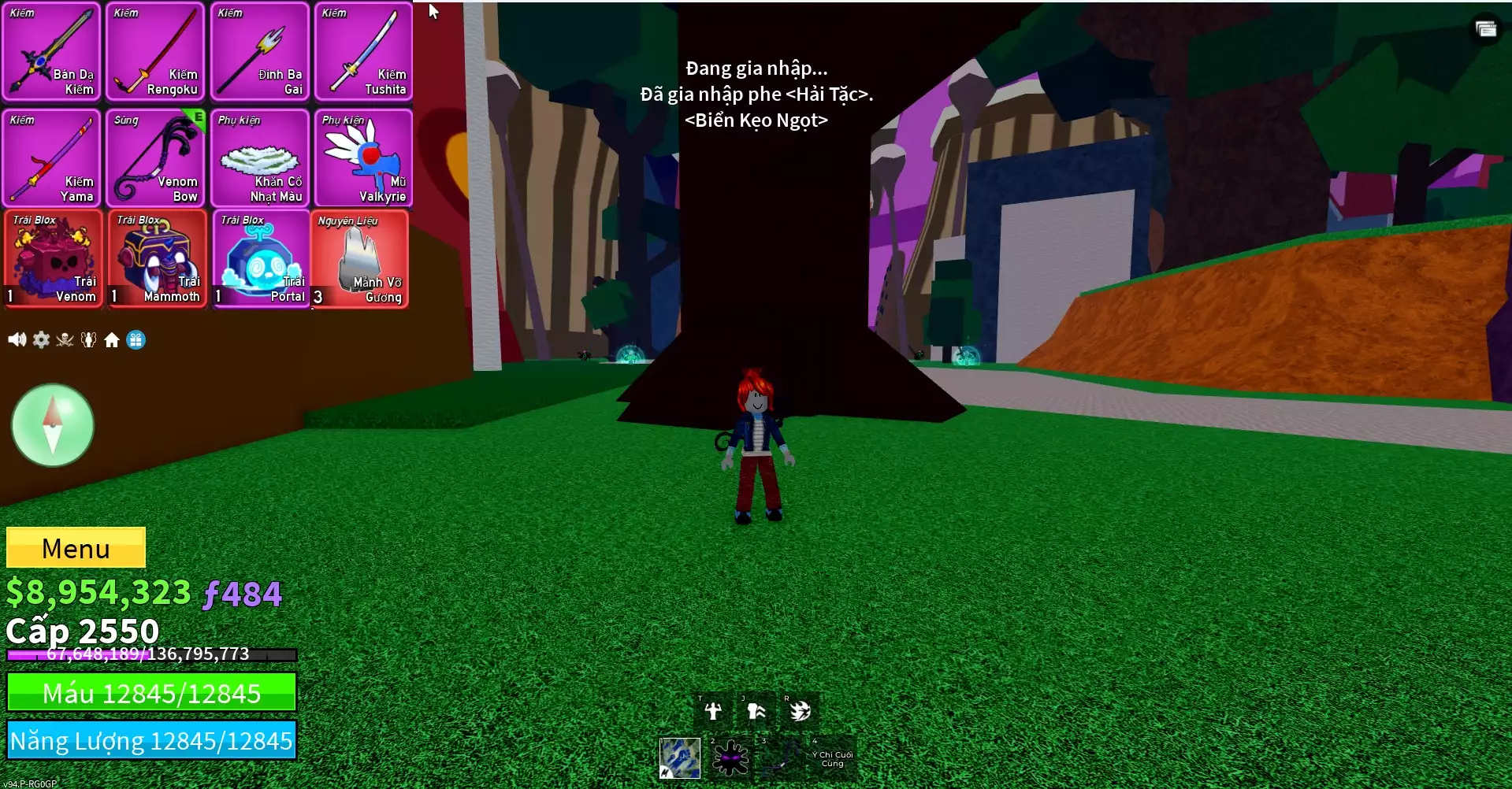The width and height of the screenshot is (1512, 789).
Task: Select the Trái Mammoth fruit slot
Action: point(157,258)
